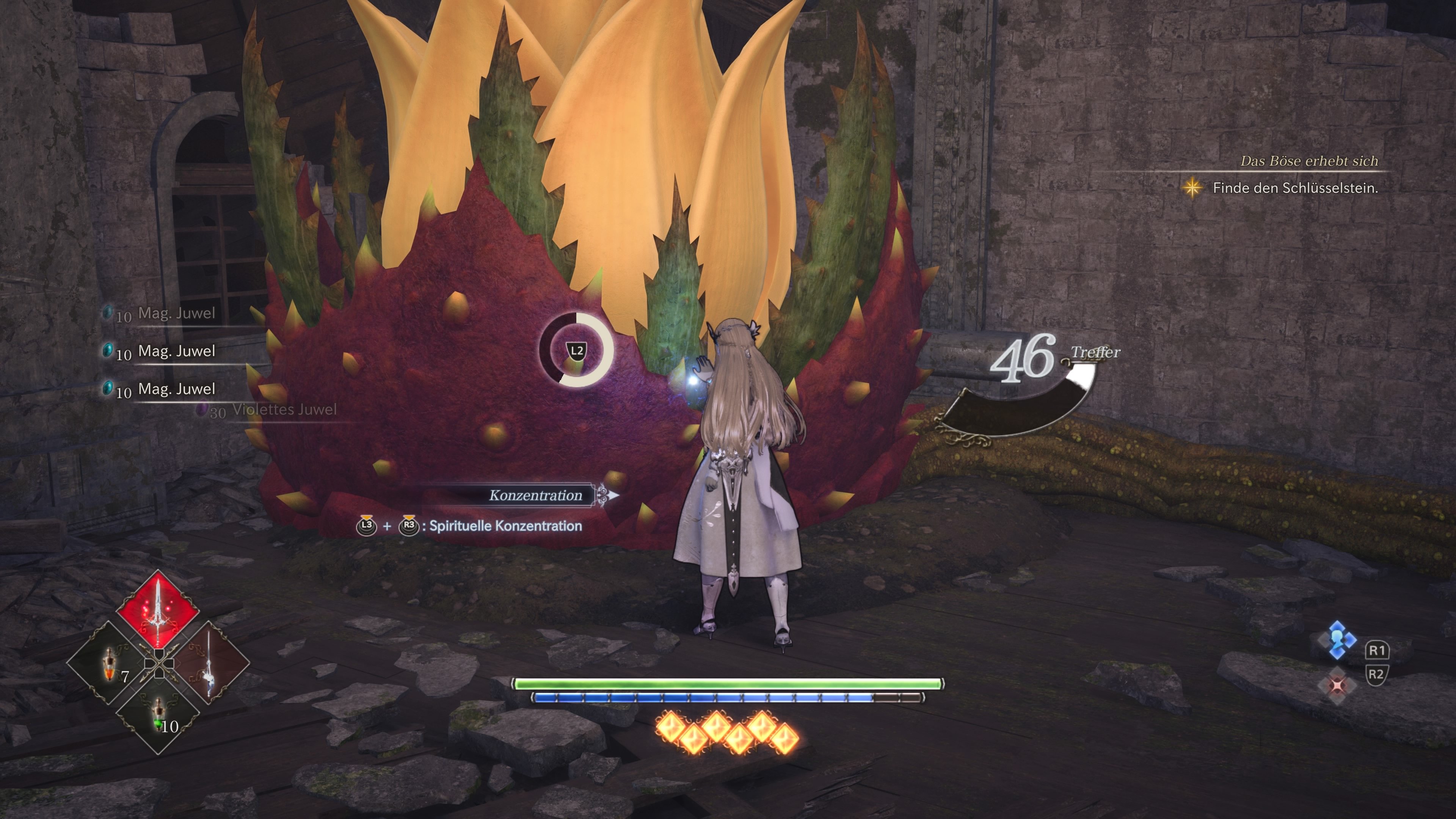Switch to the white sword weapon slot
1456x819 pixels.
(208, 662)
